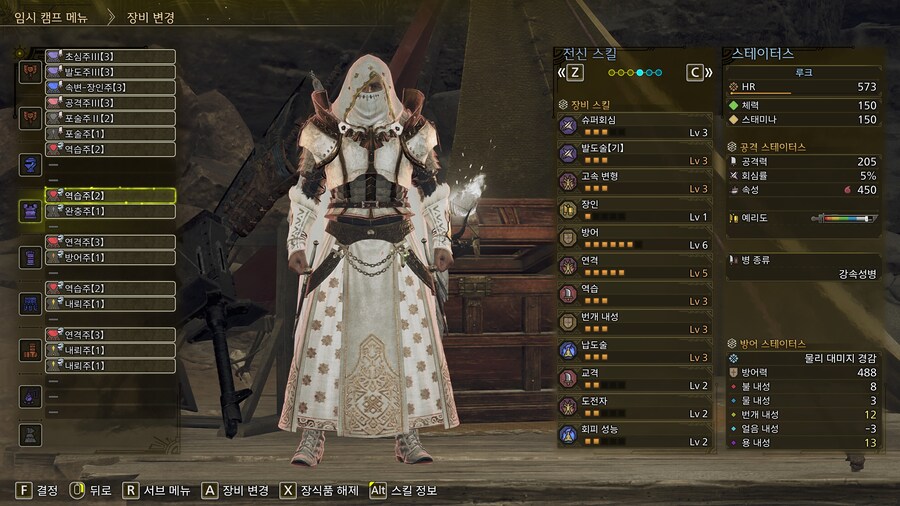This screenshot has height=506, width=900.
Task: Choose the 장인 skill entry
Action: pyautogui.click(x=635, y=209)
